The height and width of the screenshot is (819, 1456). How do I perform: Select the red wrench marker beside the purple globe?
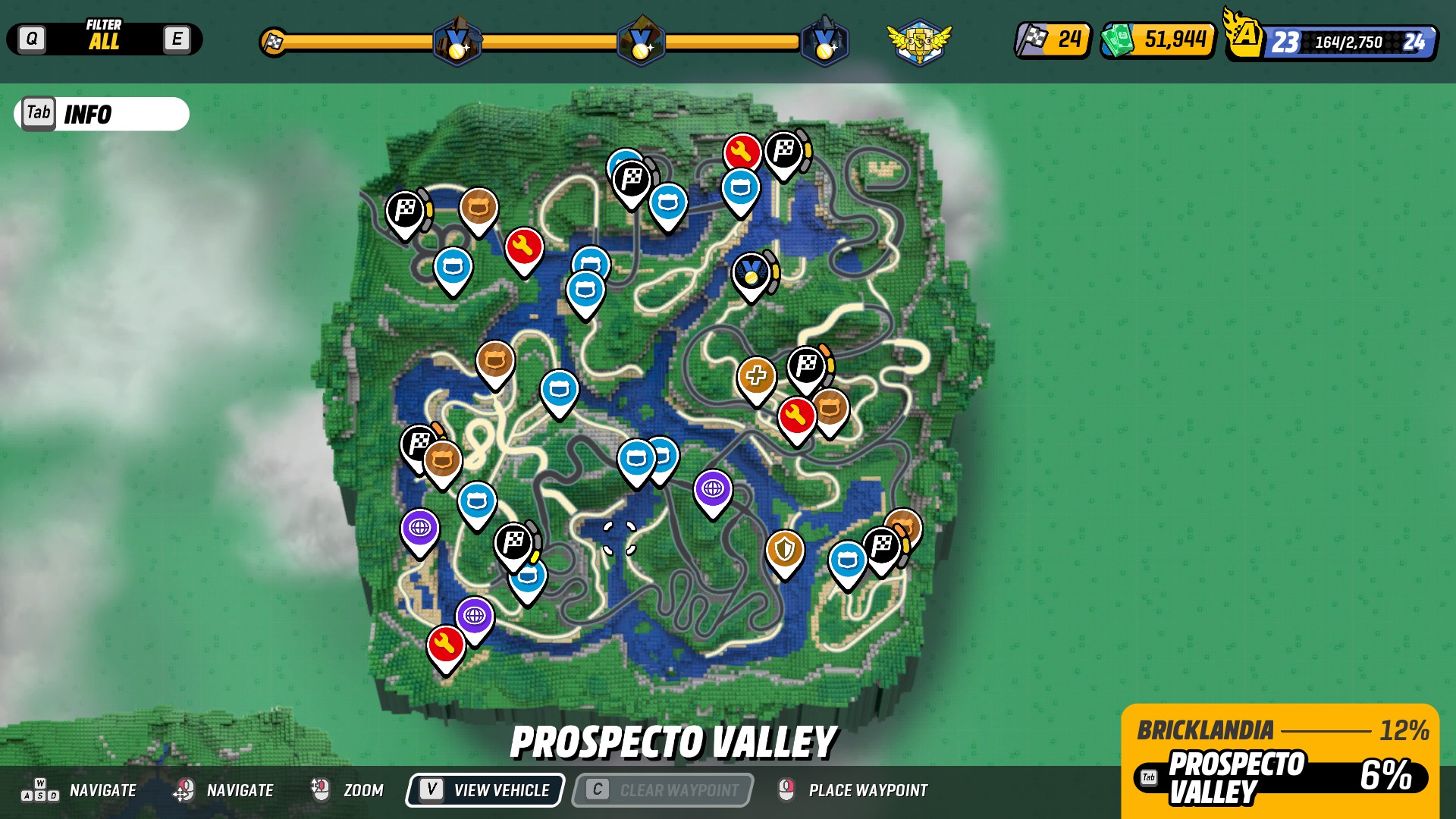(x=445, y=645)
